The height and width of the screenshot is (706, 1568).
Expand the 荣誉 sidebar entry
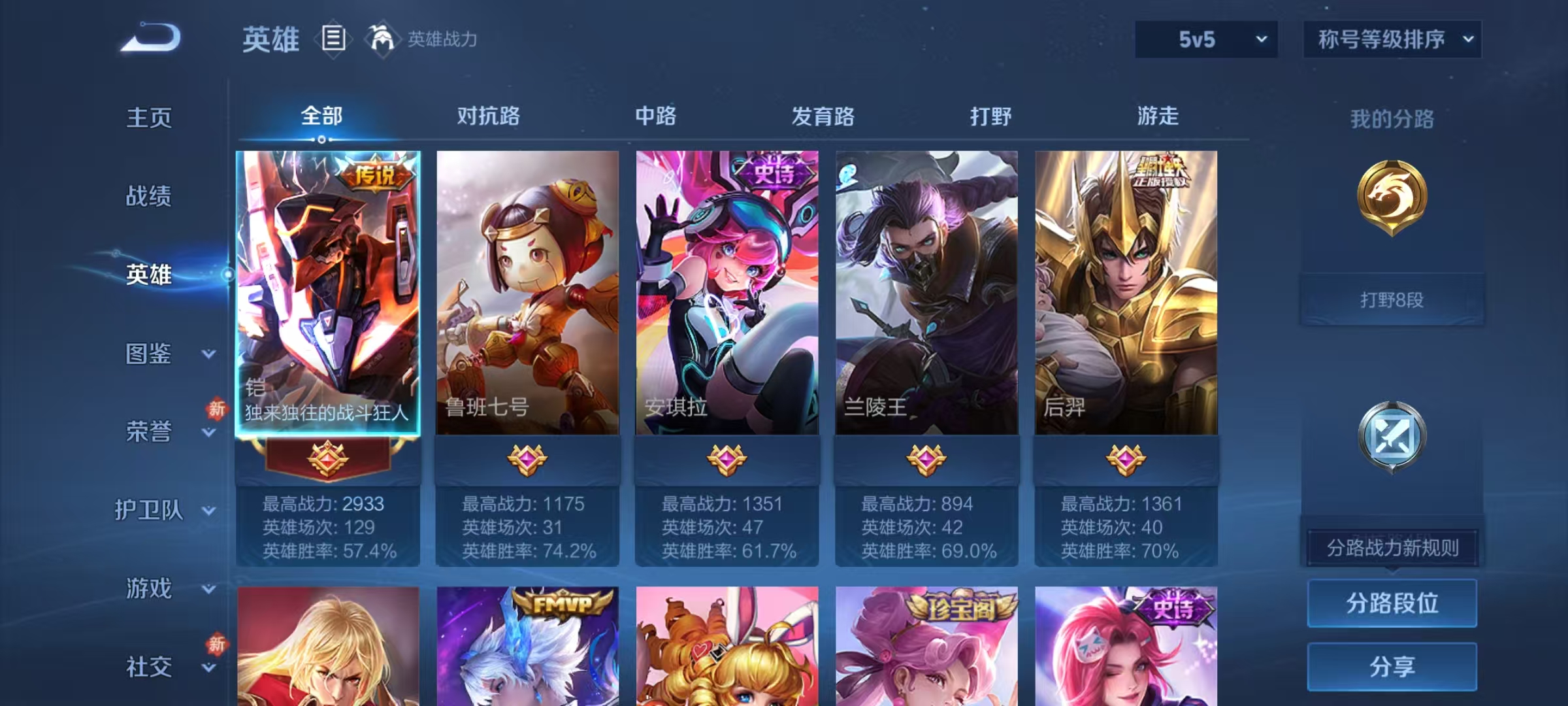pyautogui.click(x=149, y=433)
